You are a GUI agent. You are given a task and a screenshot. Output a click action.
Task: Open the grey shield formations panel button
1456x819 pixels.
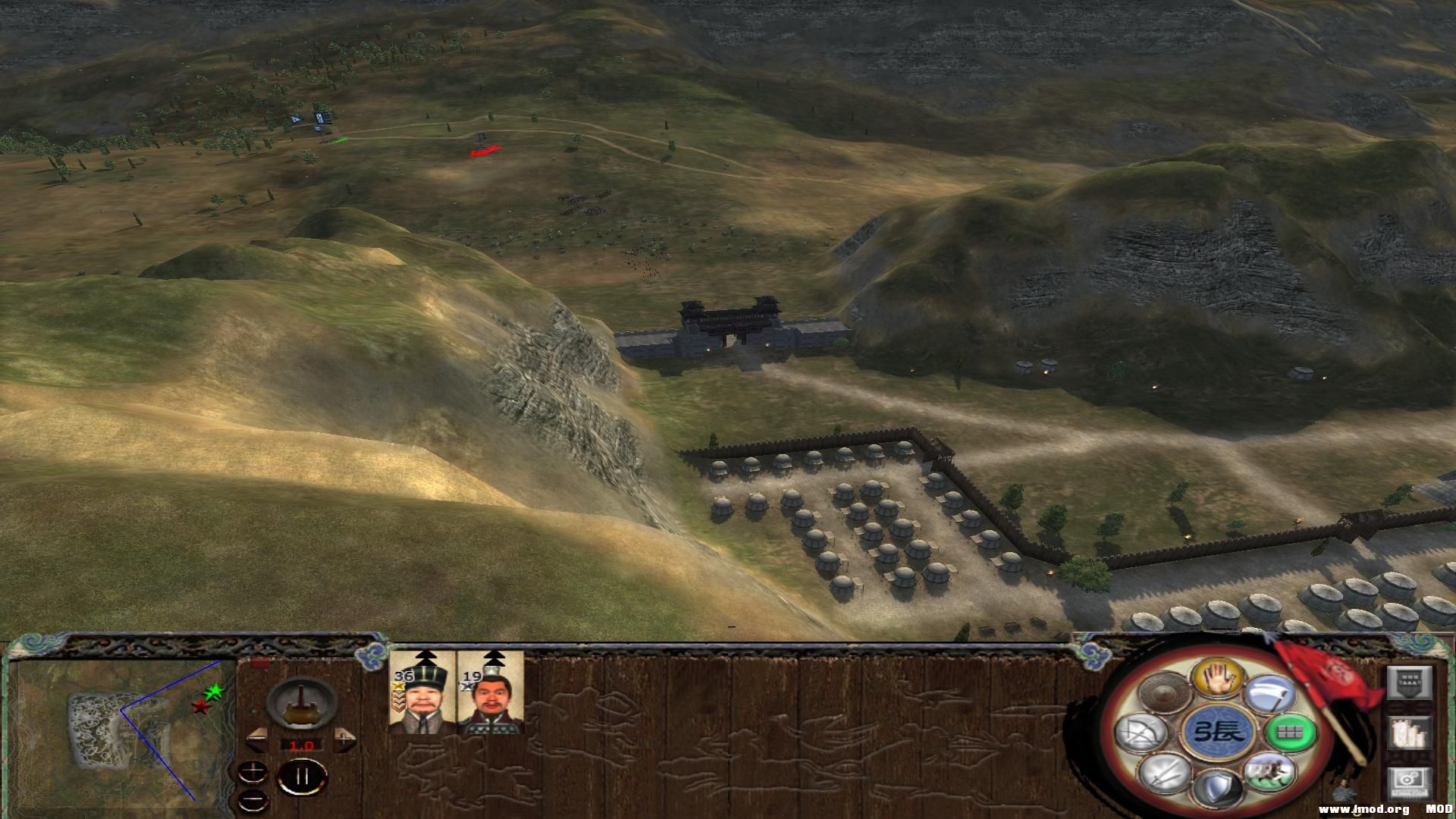tap(1409, 682)
